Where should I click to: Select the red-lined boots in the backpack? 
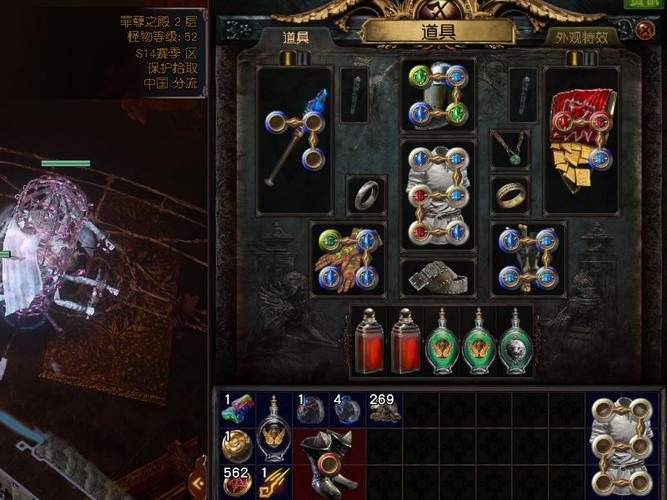click(329, 464)
